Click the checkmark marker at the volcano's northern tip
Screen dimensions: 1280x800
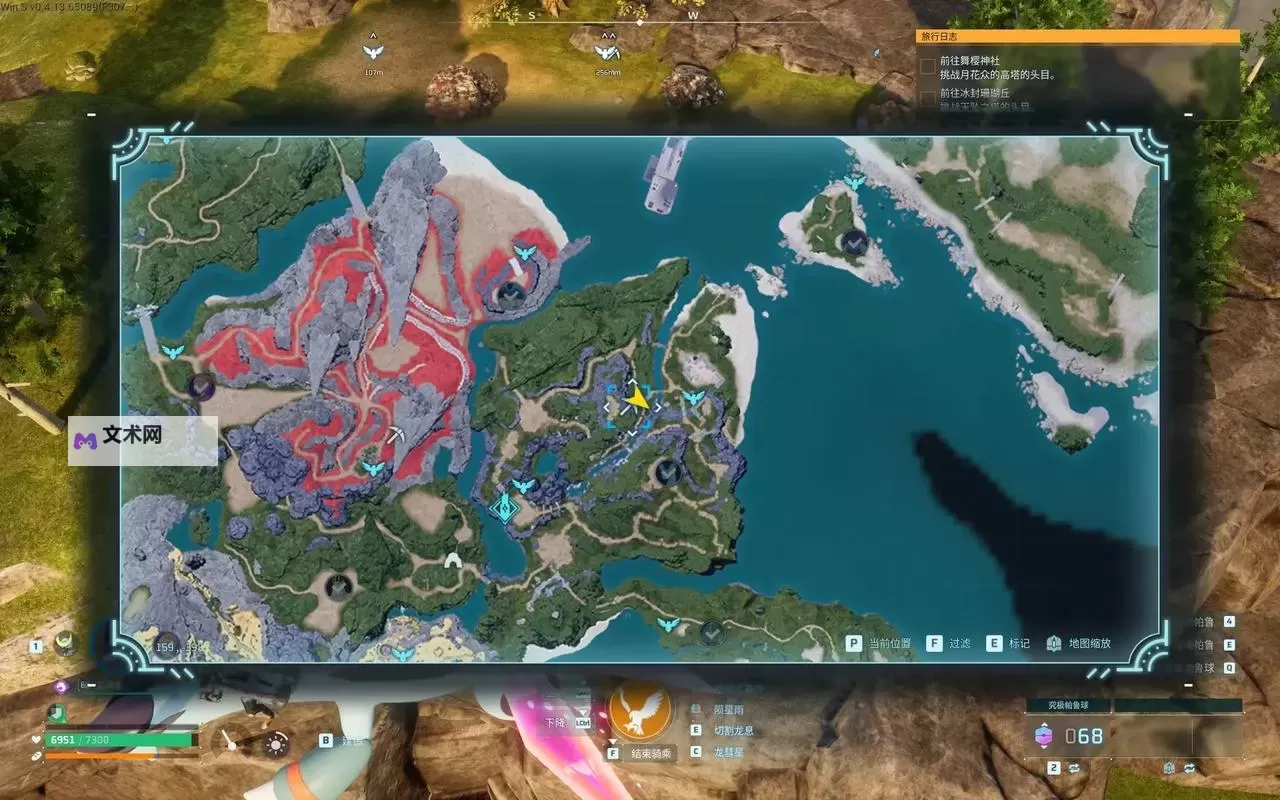point(512,294)
